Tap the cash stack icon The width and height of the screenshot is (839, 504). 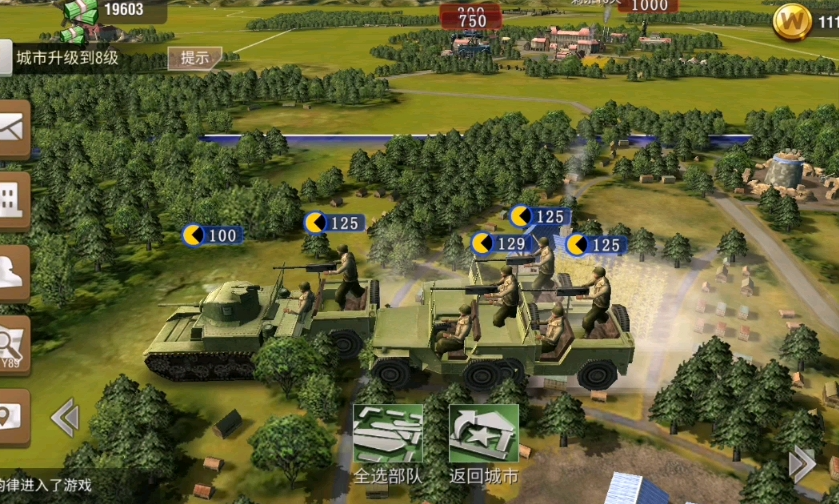(82, 12)
